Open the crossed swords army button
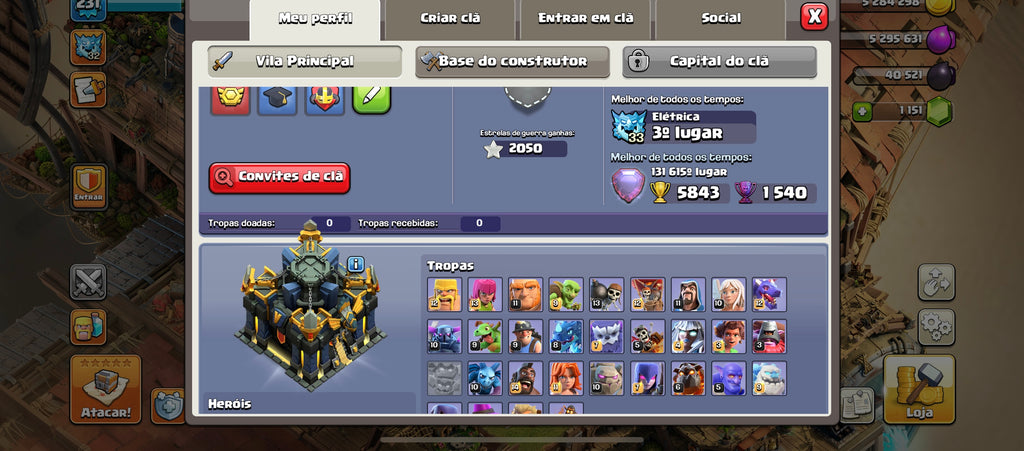The height and width of the screenshot is (451, 1024). pos(88,282)
